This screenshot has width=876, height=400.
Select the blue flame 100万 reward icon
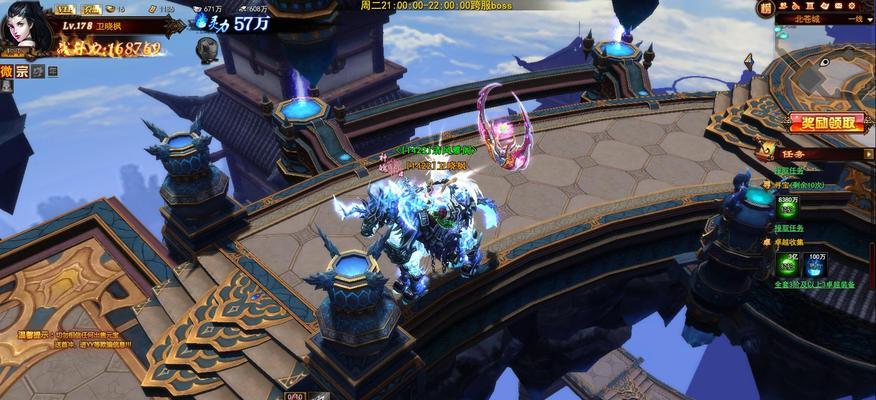(816, 265)
